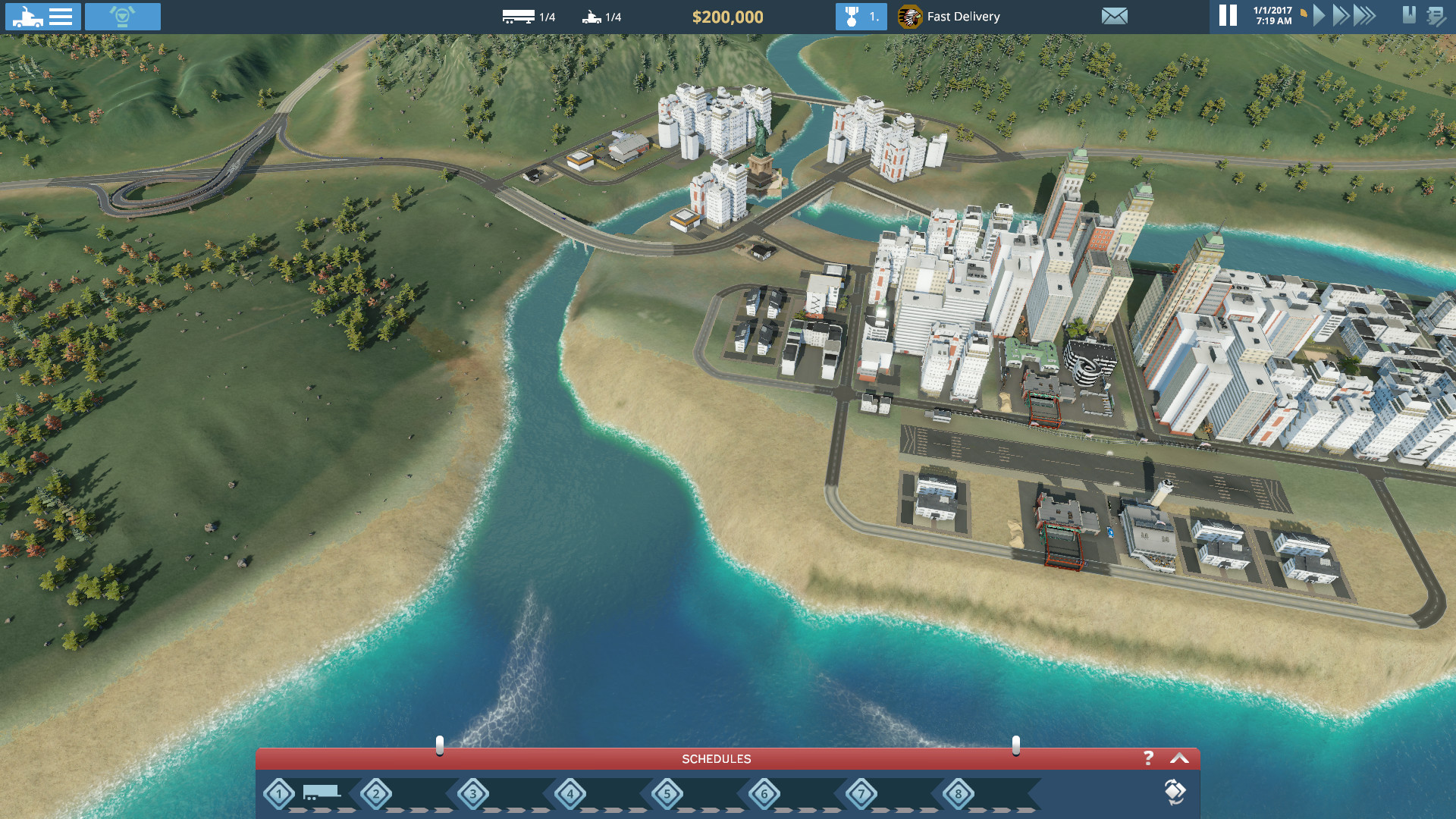Set game speed to normal play

click(1319, 16)
